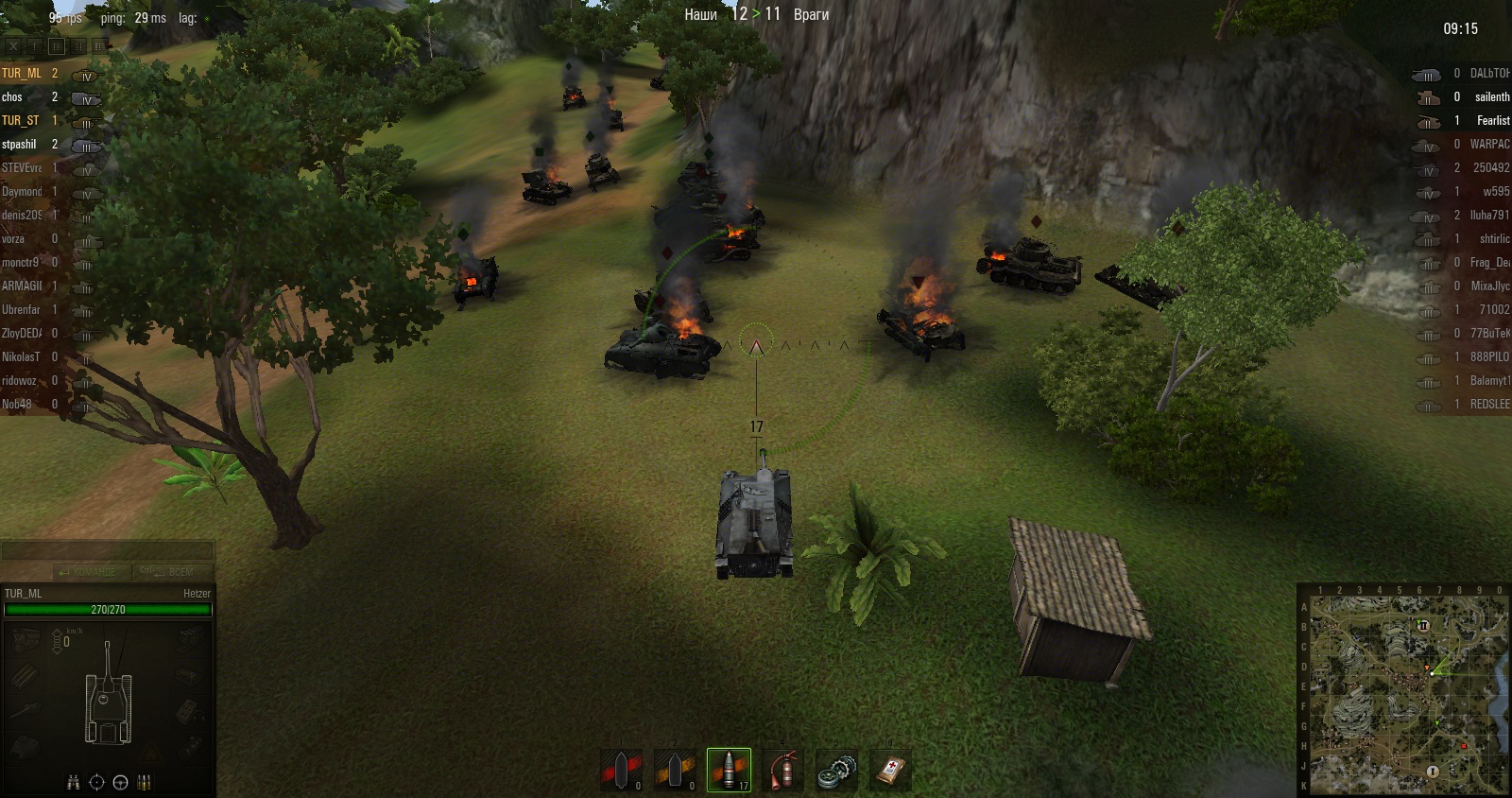Select the high-explosive shell with 17 rounds
Viewport: 1512px width, 798px height.
(x=729, y=770)
